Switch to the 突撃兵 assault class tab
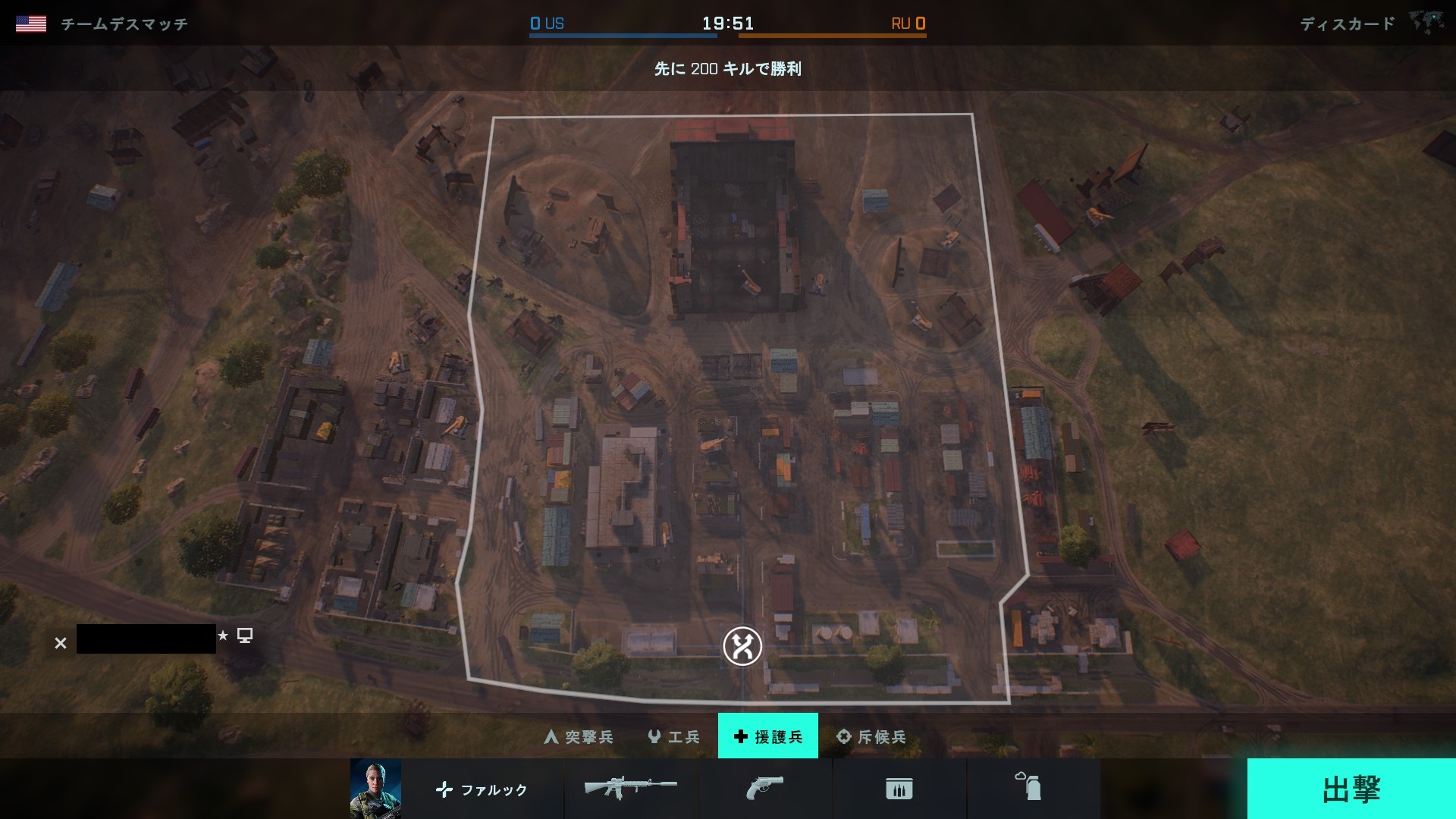Image resolution: width=1456 pixels, height=819 pixels. [x=579, y=736]
